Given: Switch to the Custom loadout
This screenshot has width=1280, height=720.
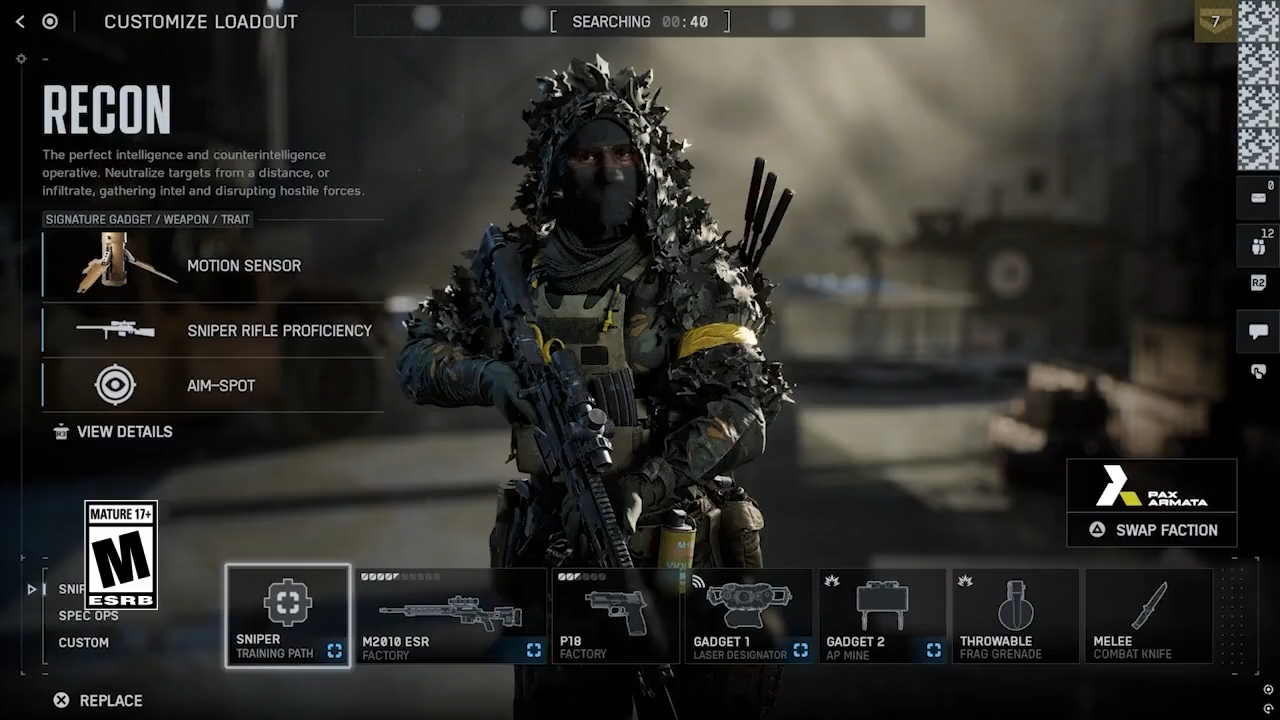Looking at the screenshot, I should pyautogui.click(x=84, y=643).
